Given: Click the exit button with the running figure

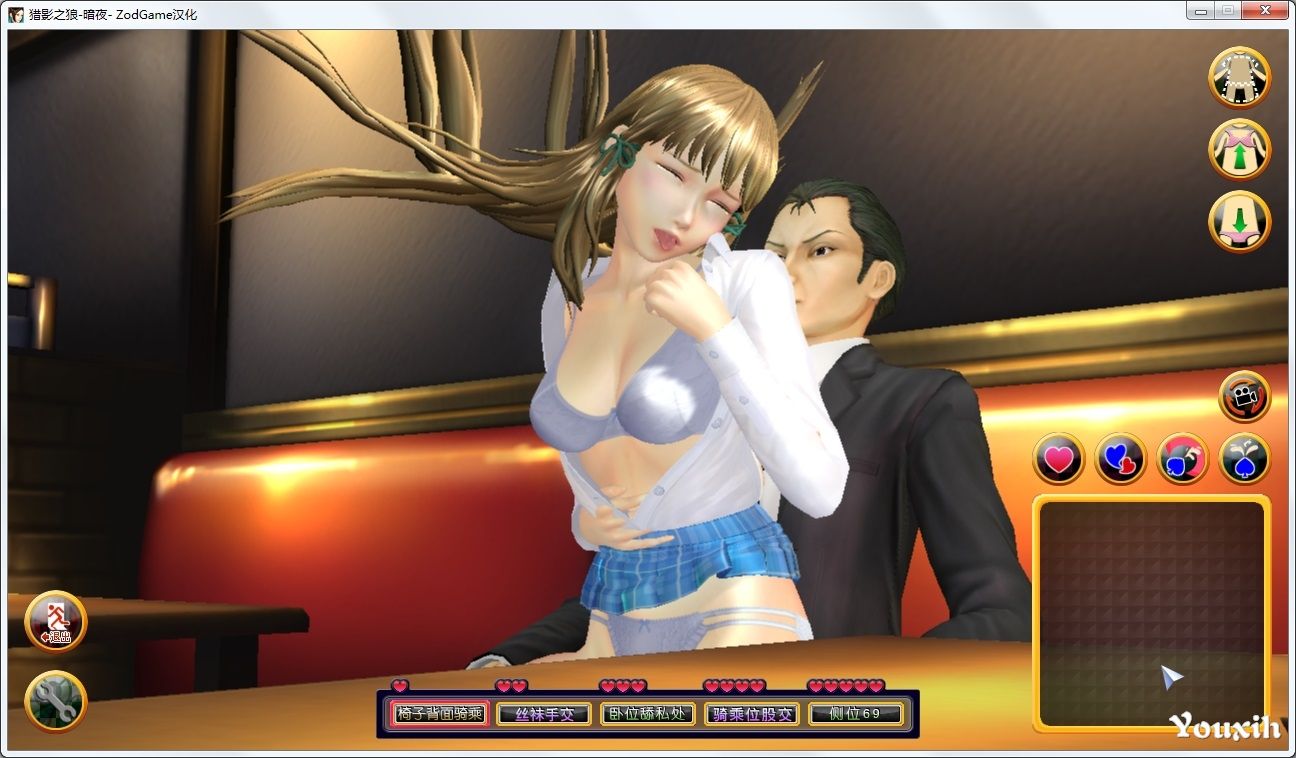Looking at the screenshot, I should coord(55,621).
